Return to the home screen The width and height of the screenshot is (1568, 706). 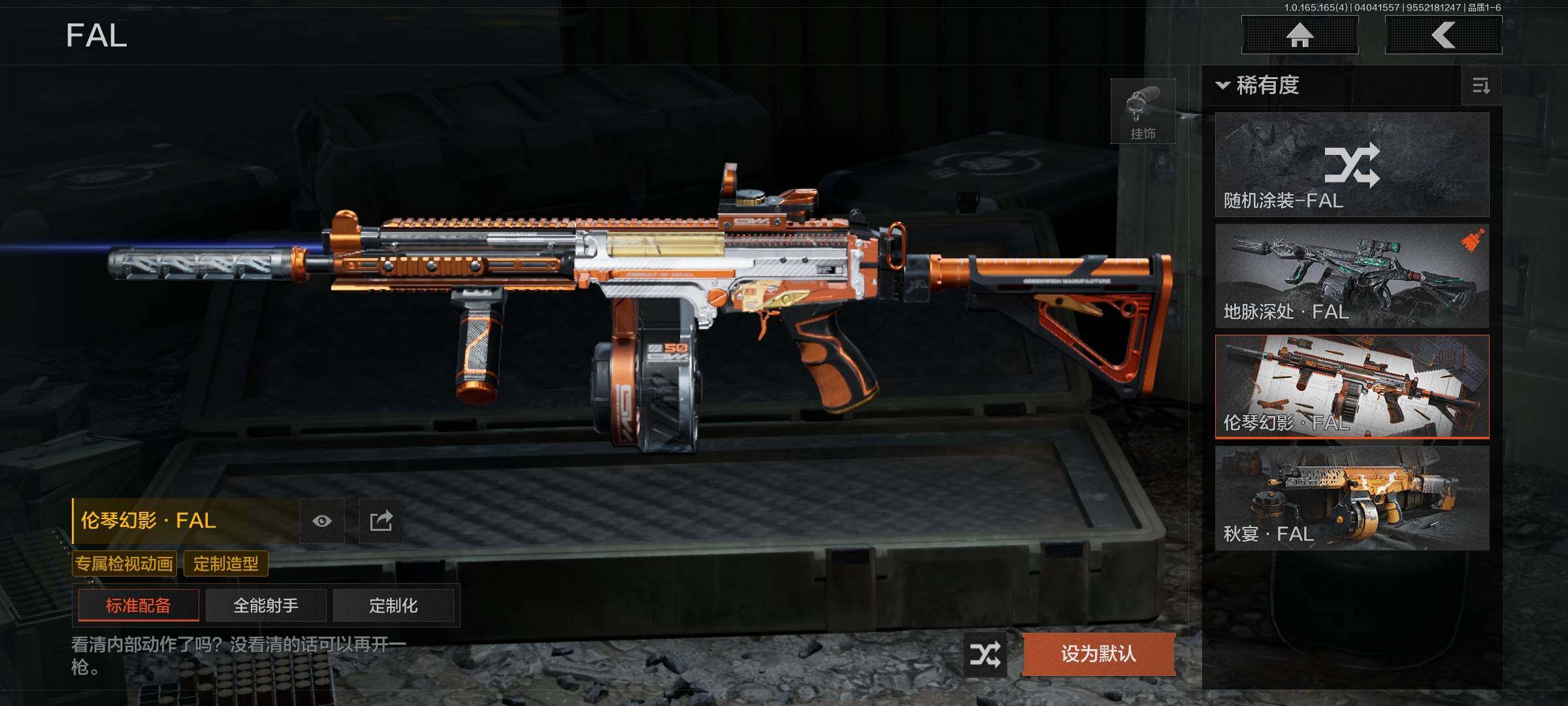click(1299, 35)
